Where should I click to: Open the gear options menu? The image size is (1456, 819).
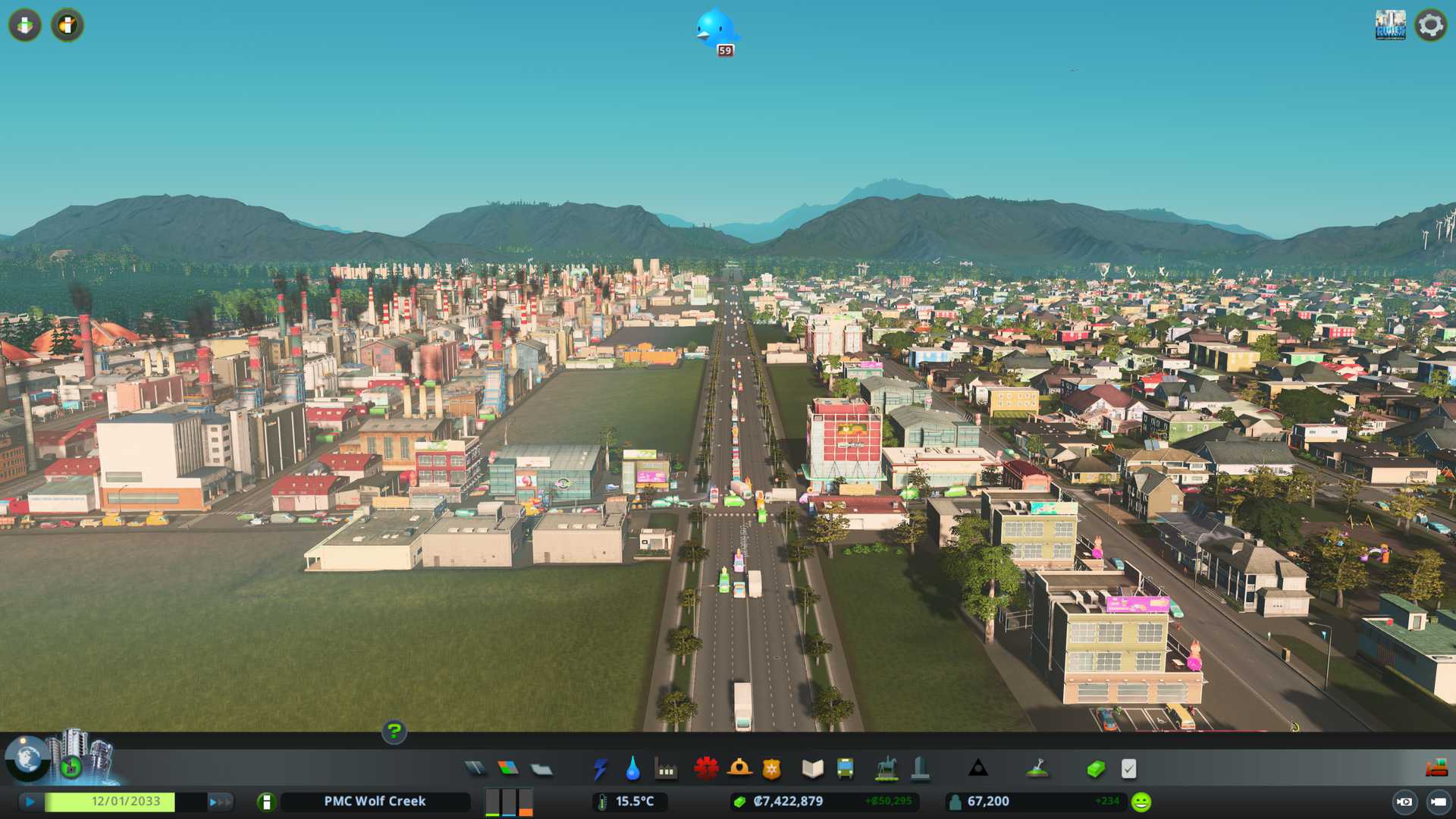pyautogui.click(x=1430, y=25)
